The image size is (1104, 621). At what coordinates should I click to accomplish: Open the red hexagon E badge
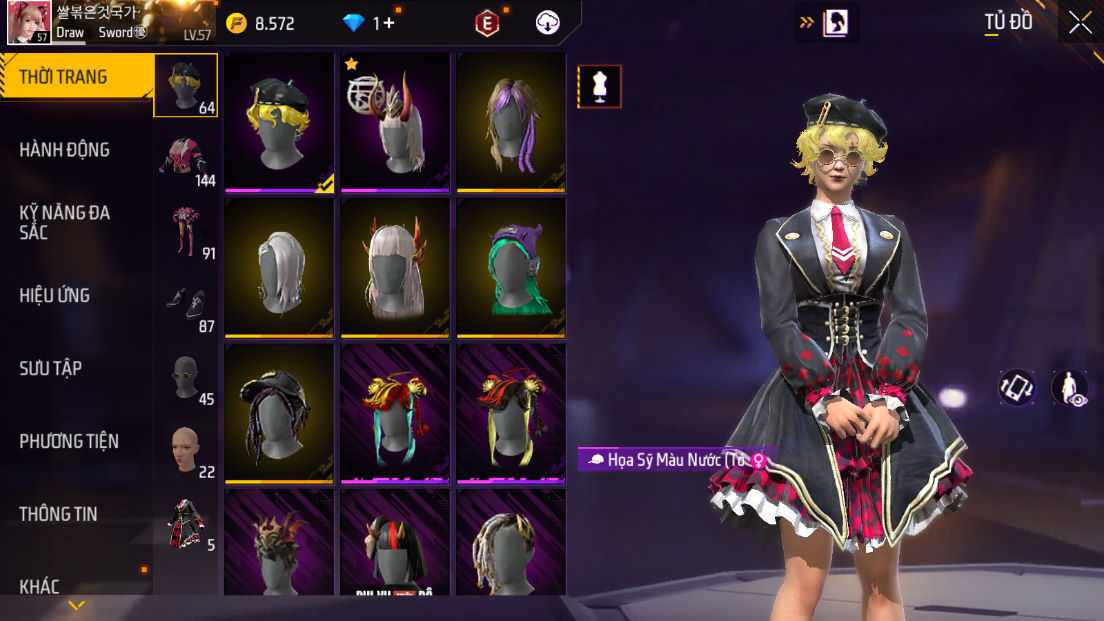(487, 23)
